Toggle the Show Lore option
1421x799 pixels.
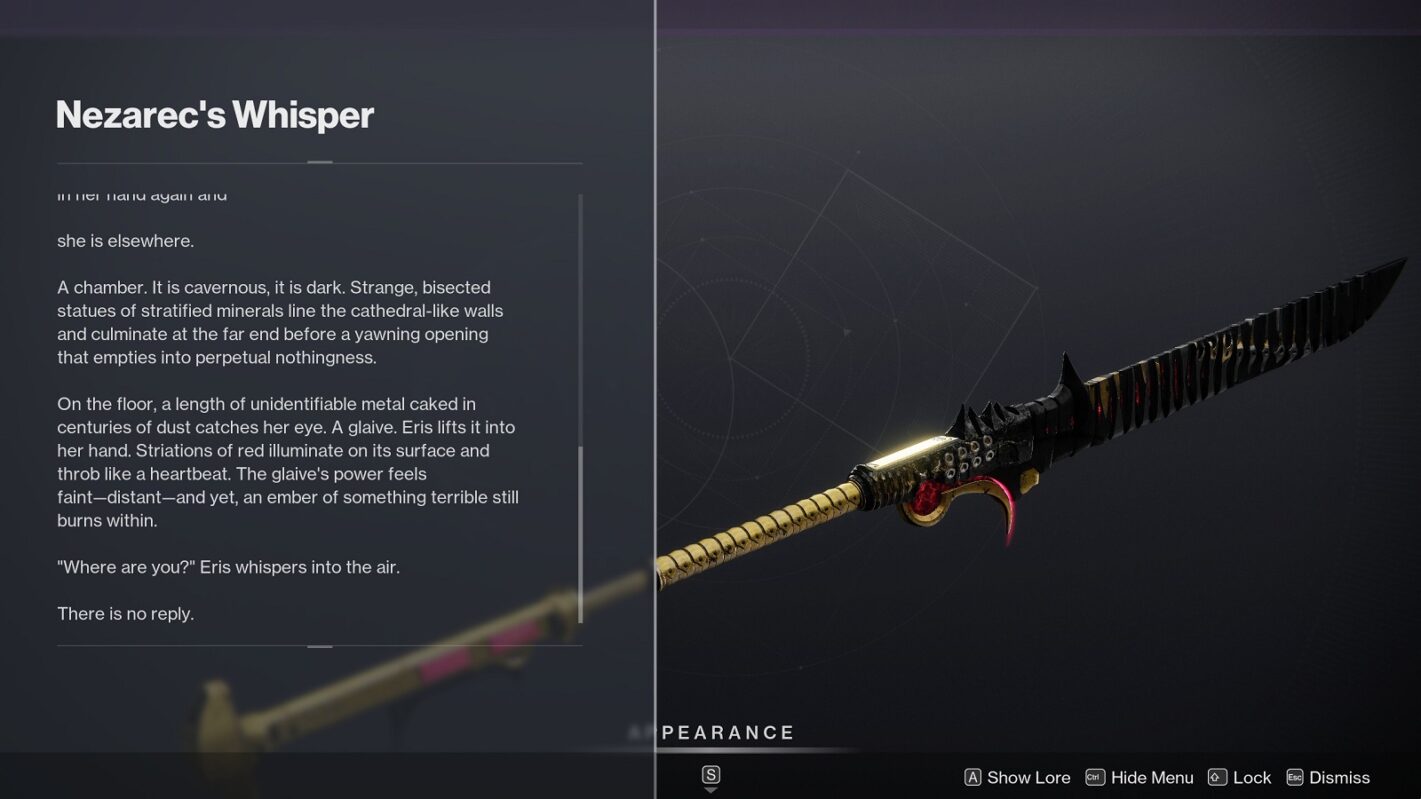pos(1017,777)
